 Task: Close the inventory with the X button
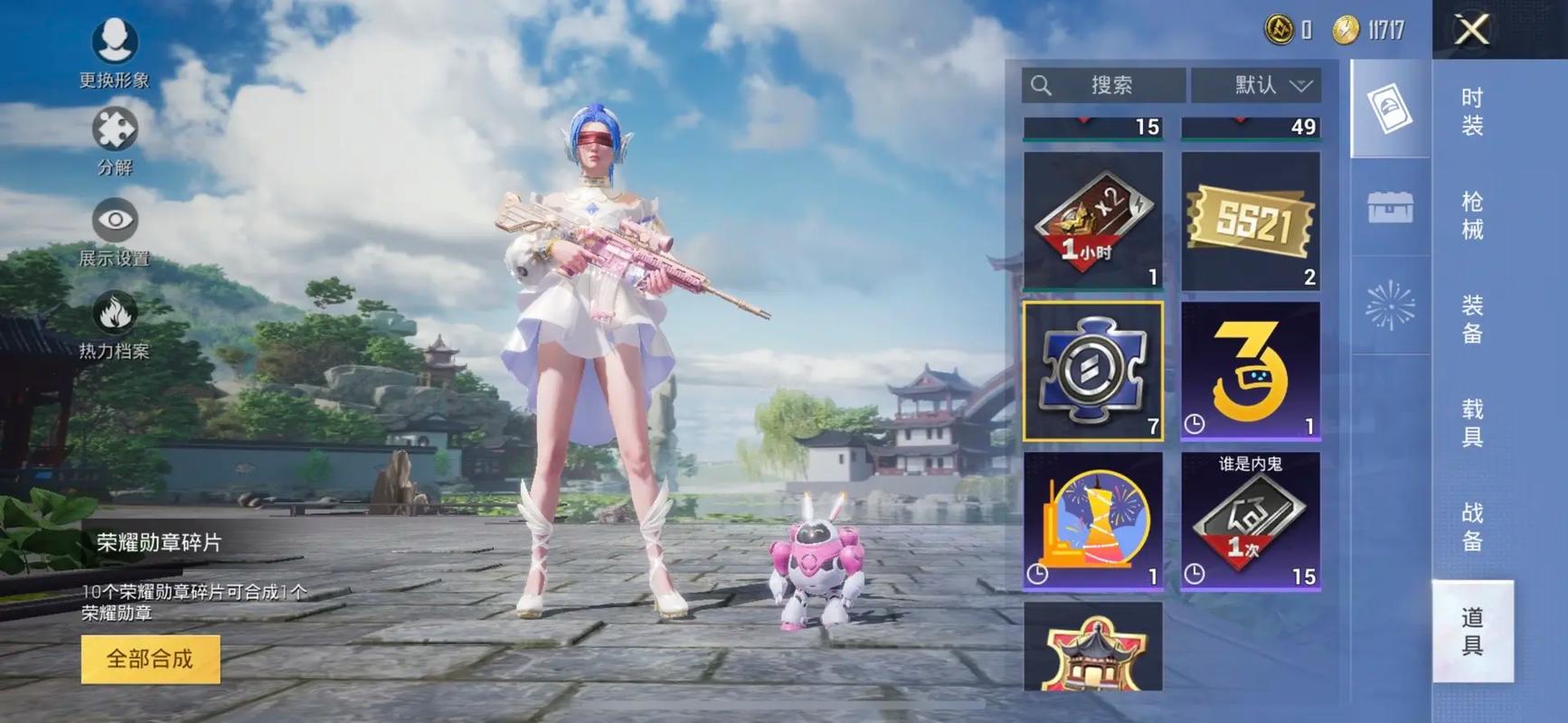1471,30
